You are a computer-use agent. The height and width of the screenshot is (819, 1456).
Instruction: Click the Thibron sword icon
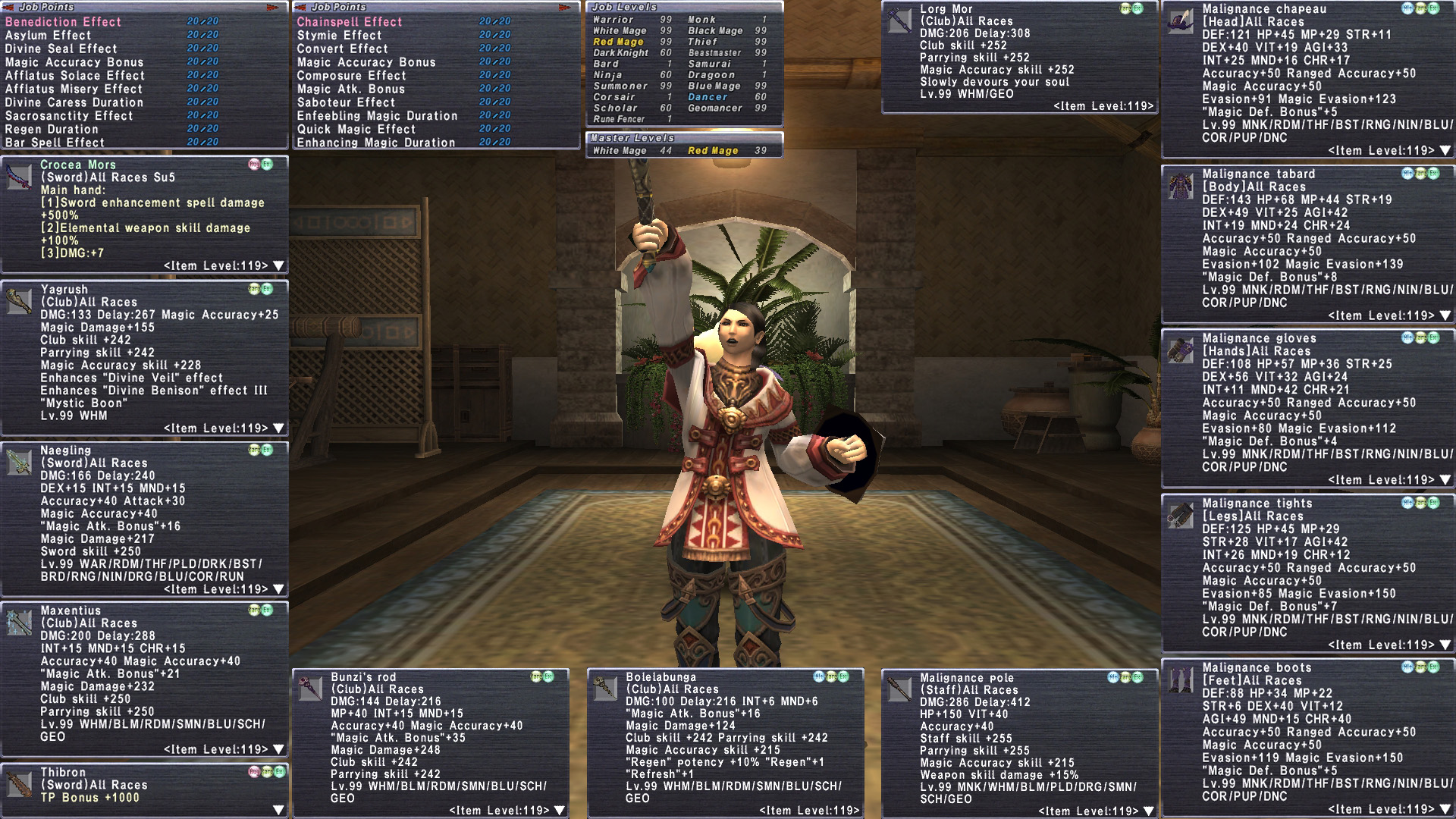(19, 784)
